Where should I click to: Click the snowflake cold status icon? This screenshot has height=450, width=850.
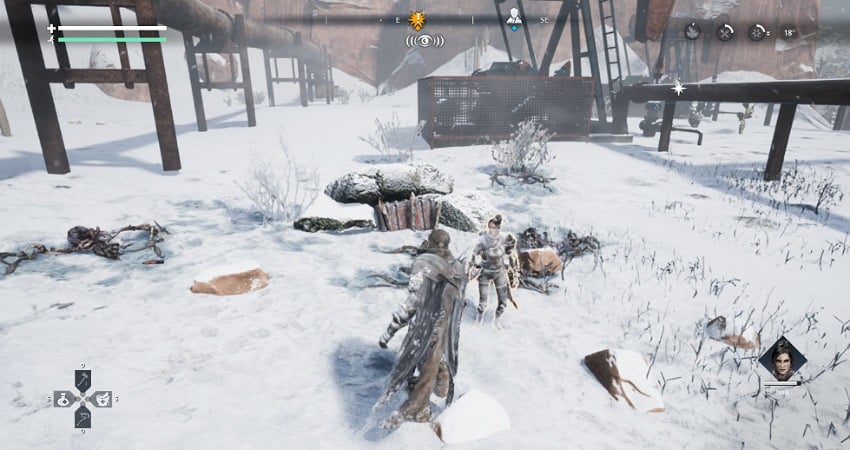click(757, 32)
